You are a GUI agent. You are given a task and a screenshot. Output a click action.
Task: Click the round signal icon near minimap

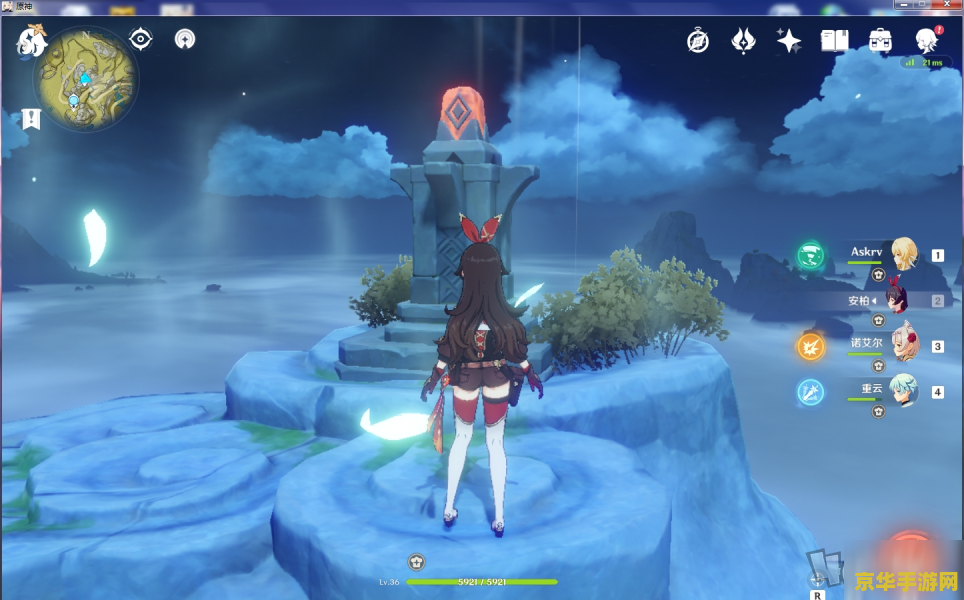tap(184, 40)
